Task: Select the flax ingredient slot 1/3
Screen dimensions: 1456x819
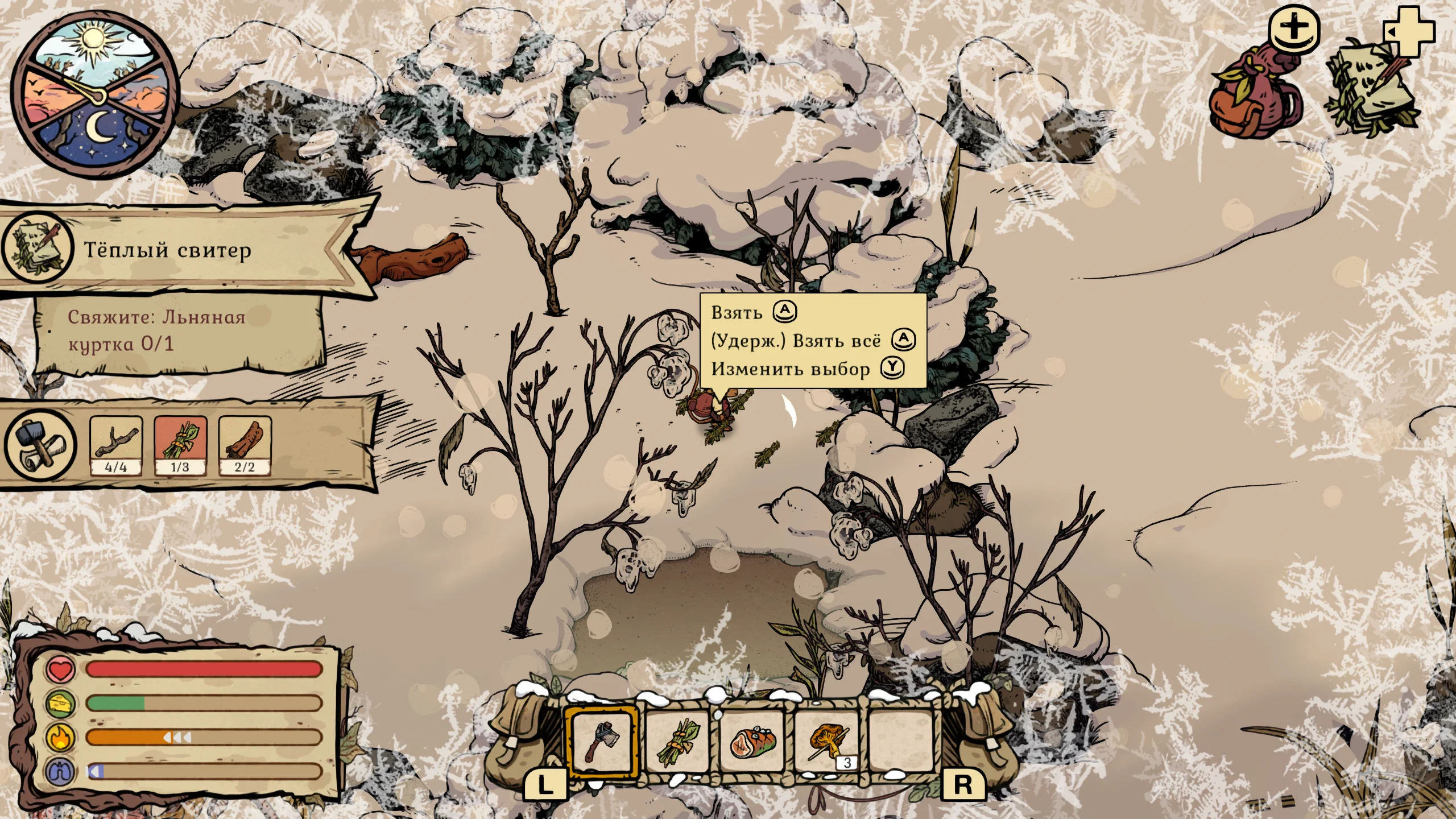Action: [180, 445]
